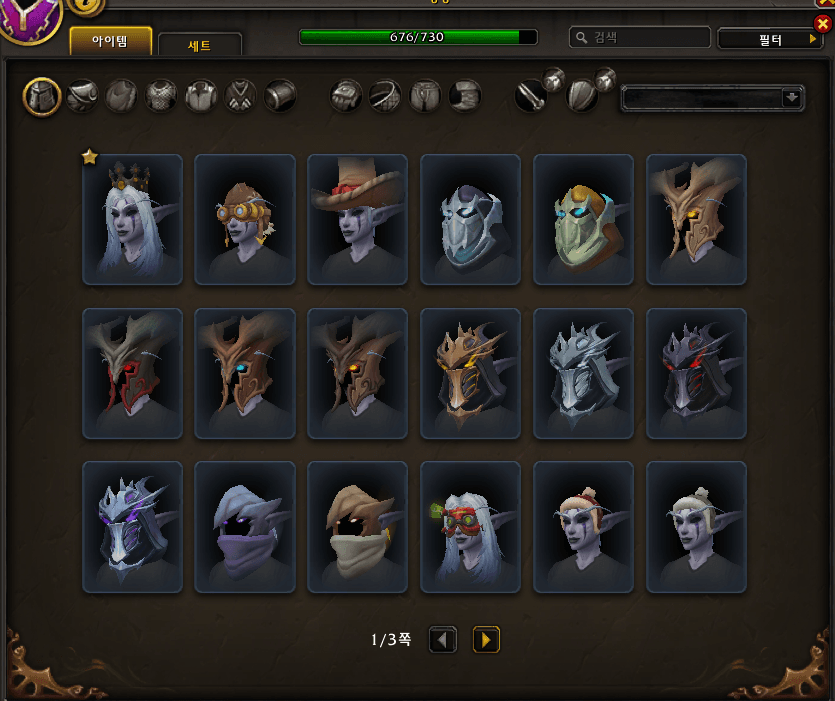Switch to the 세트 tab

200,45
